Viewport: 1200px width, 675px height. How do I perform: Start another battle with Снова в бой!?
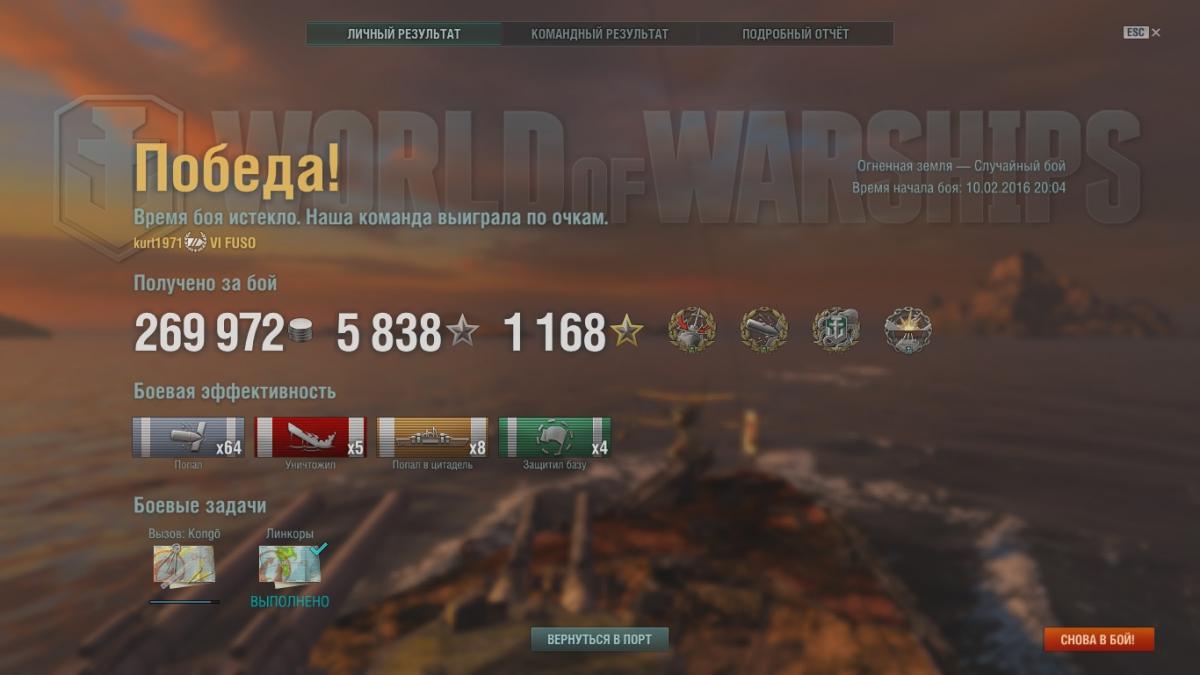[1098, 639]
